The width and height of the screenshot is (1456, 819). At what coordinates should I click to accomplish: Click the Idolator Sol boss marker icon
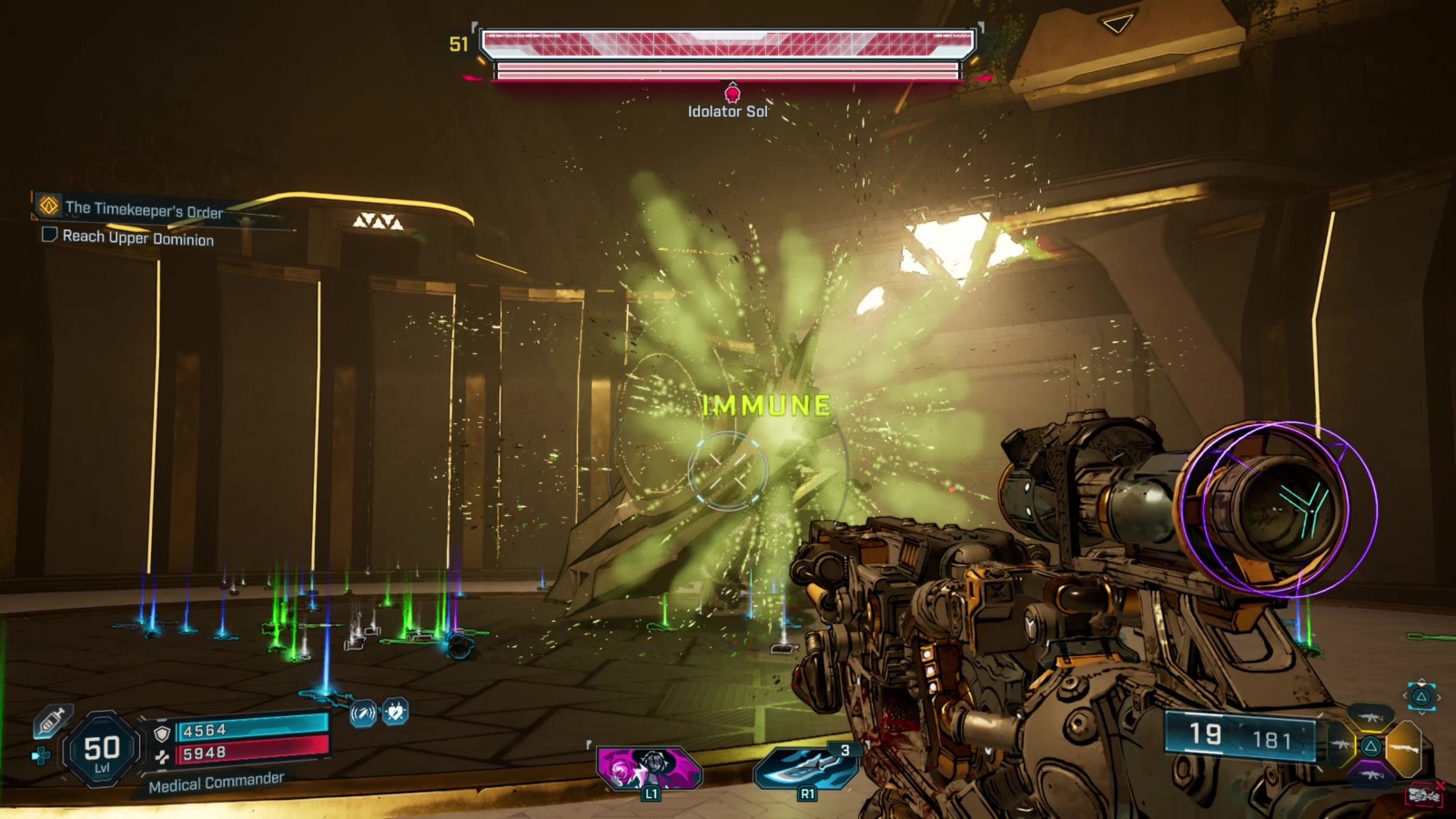(732, 93)
